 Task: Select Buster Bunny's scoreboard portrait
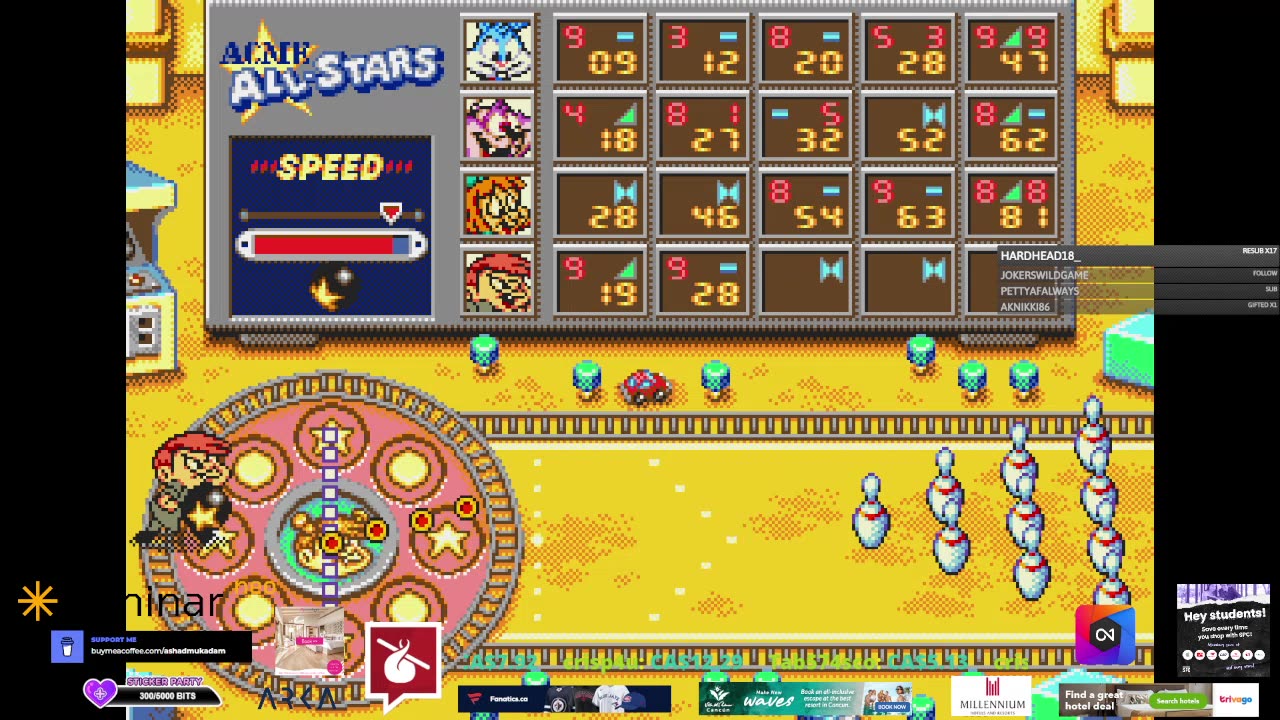498,51
